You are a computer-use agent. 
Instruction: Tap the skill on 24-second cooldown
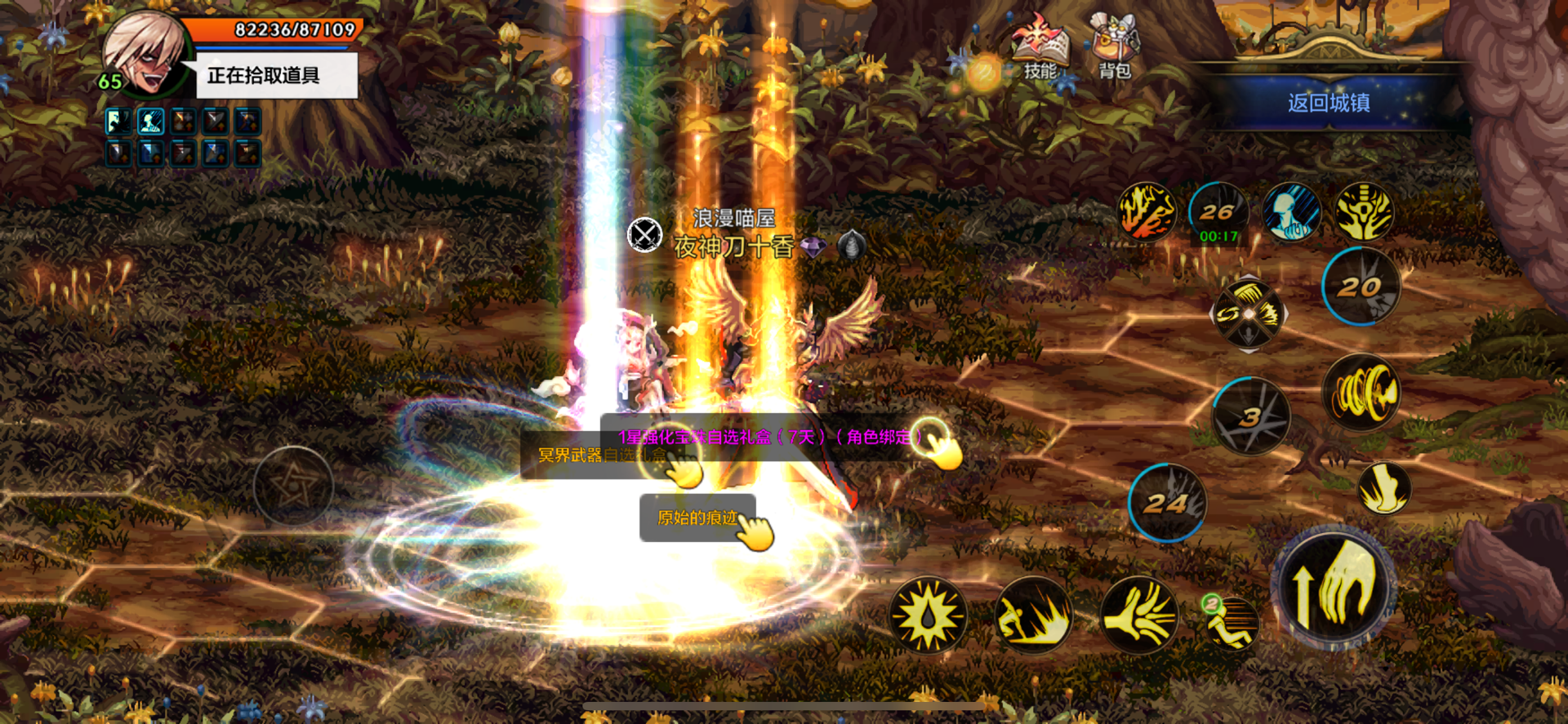(x=1168, y=503)
